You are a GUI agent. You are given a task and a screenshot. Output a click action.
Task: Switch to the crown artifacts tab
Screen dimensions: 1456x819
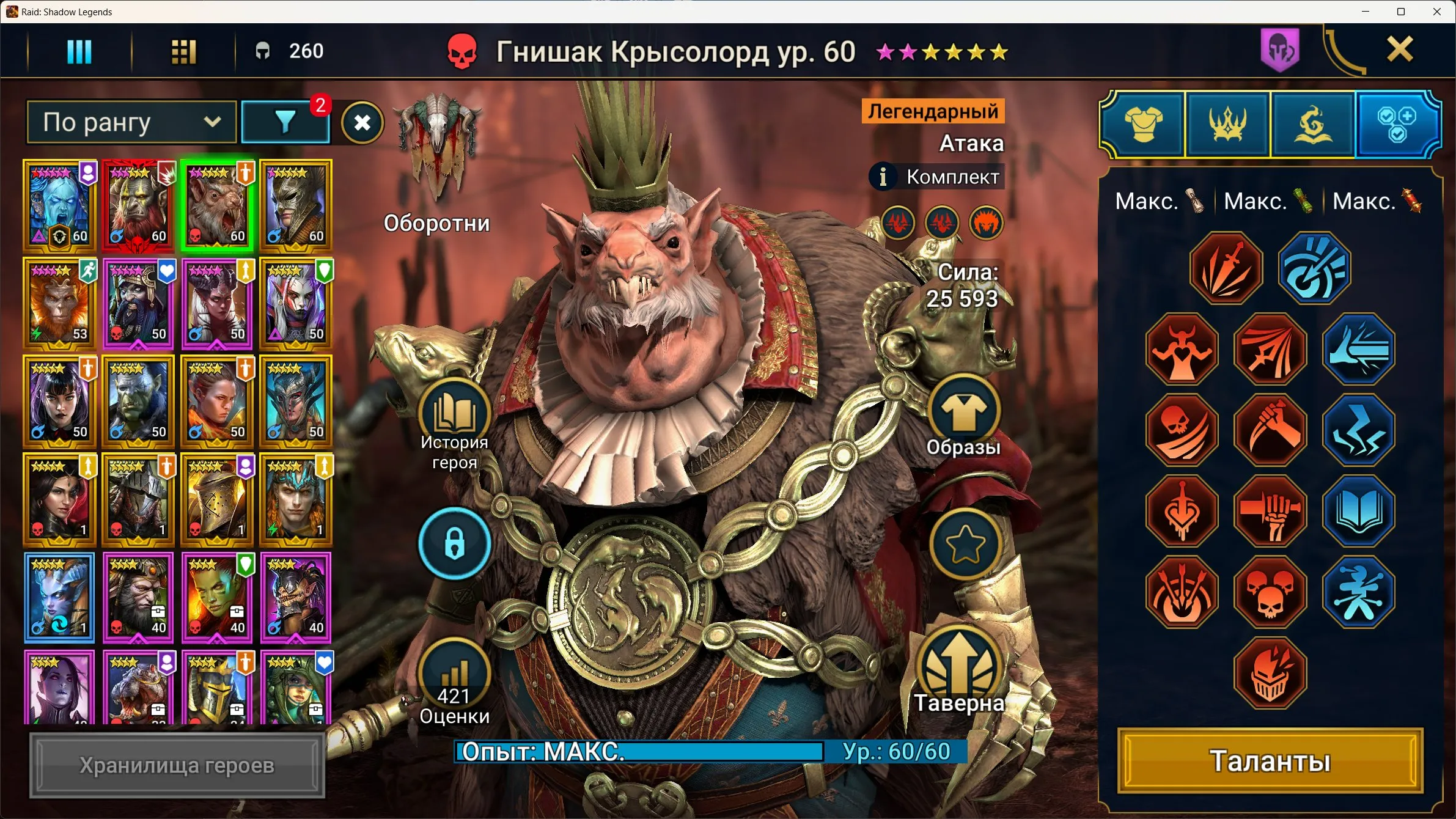pos(1228,124)
